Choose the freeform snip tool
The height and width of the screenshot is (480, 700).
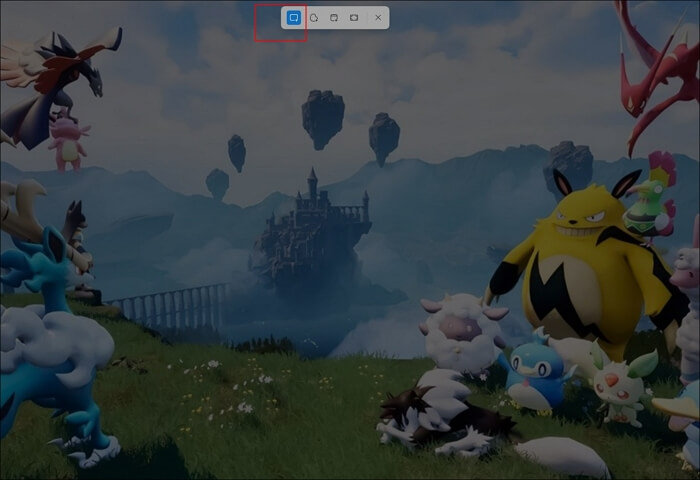[314, 18]
